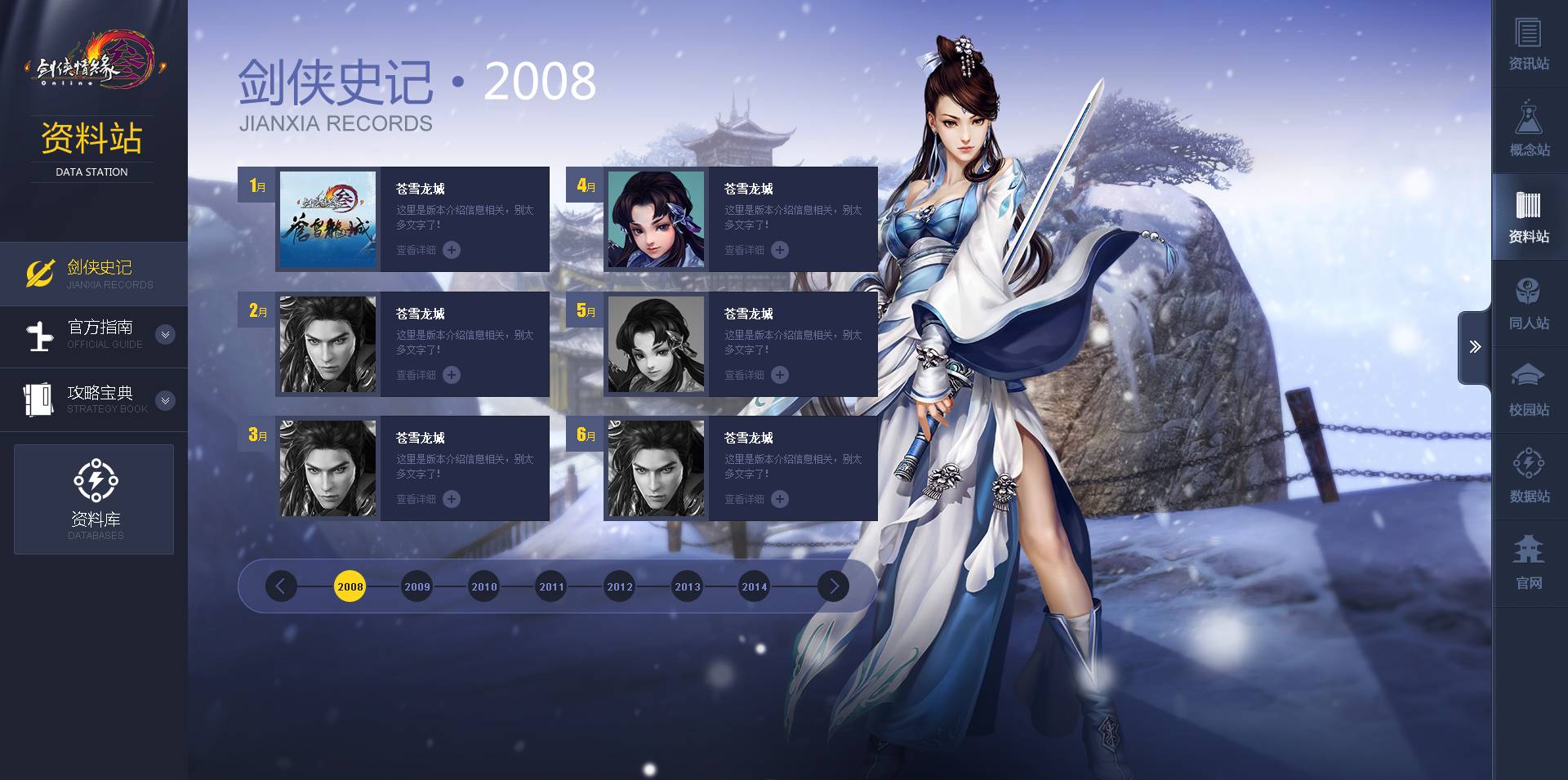This screenshot has height=780, width=1568.
Task: Choose year 2014 on the timeline
Action: click(x=755, y=586)
